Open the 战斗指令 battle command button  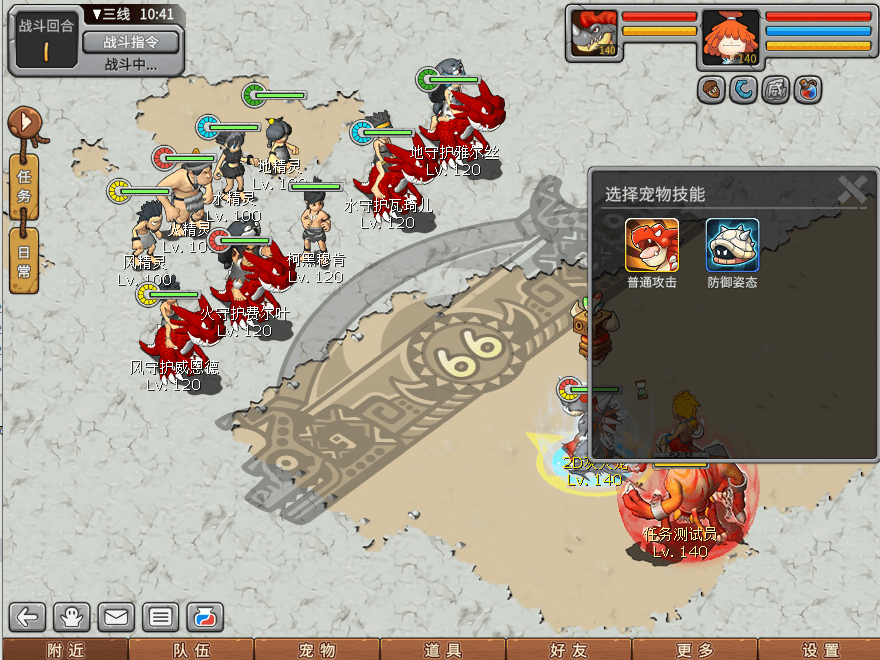point(130,41)
